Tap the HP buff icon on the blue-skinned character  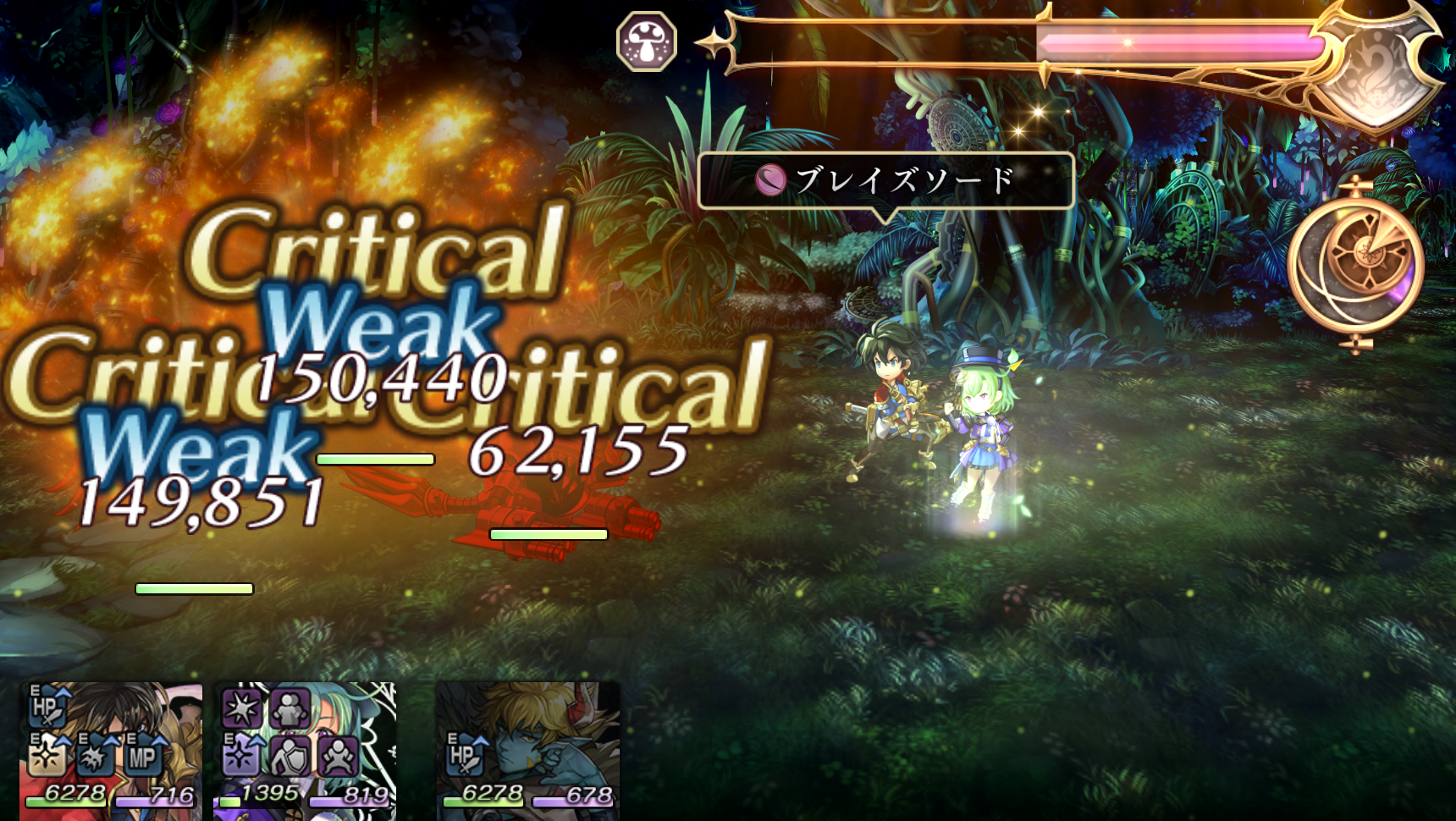coord(466,754)
